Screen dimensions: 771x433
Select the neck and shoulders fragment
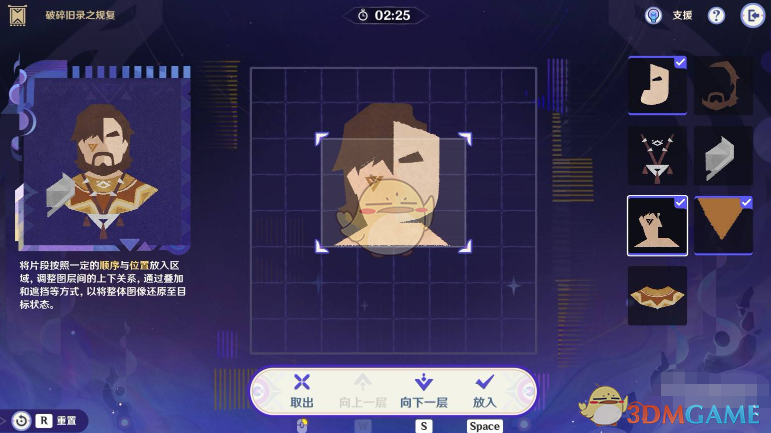pos(657,225)
